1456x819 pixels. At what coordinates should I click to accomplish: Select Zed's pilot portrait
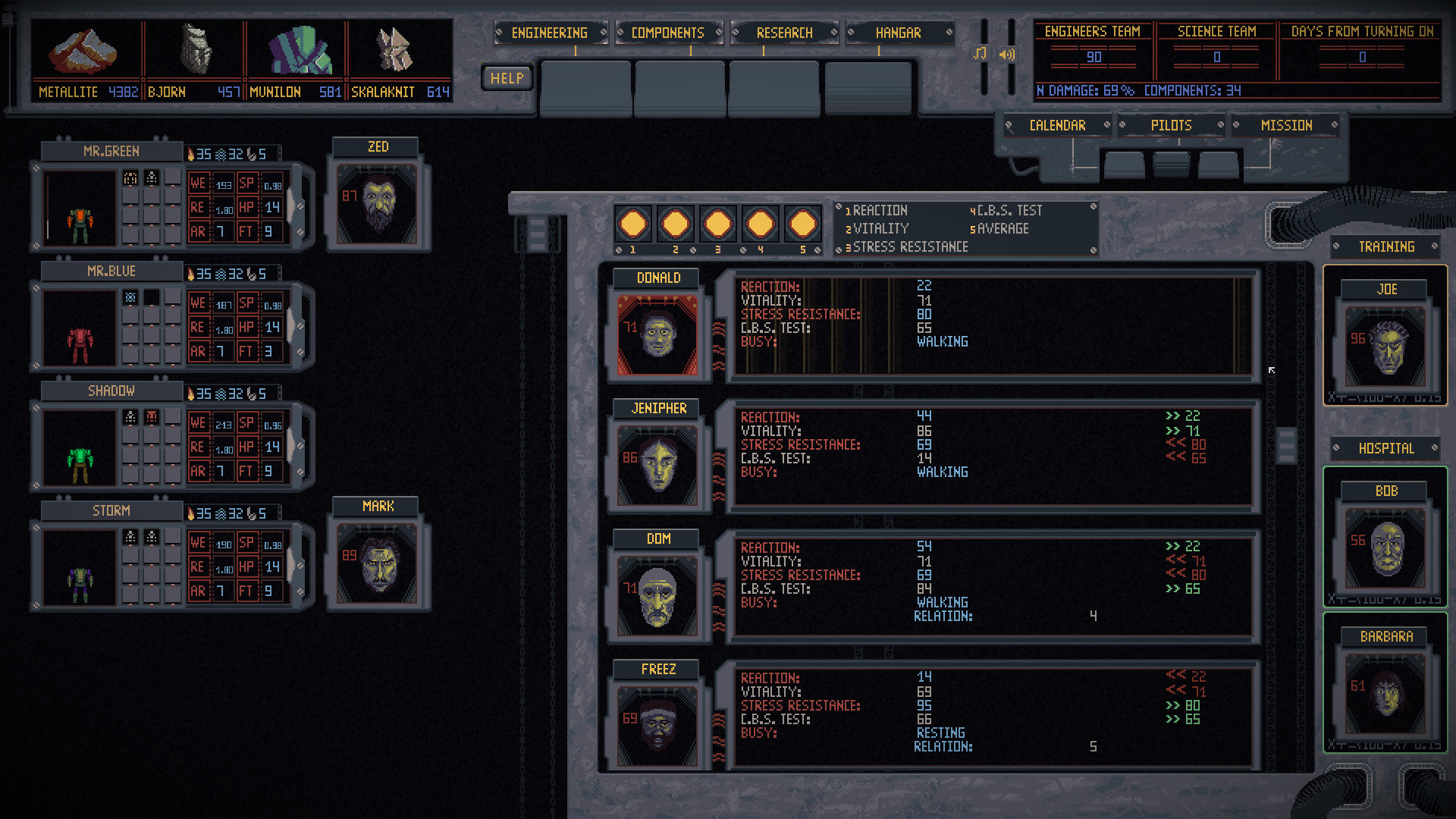point(378,202)
